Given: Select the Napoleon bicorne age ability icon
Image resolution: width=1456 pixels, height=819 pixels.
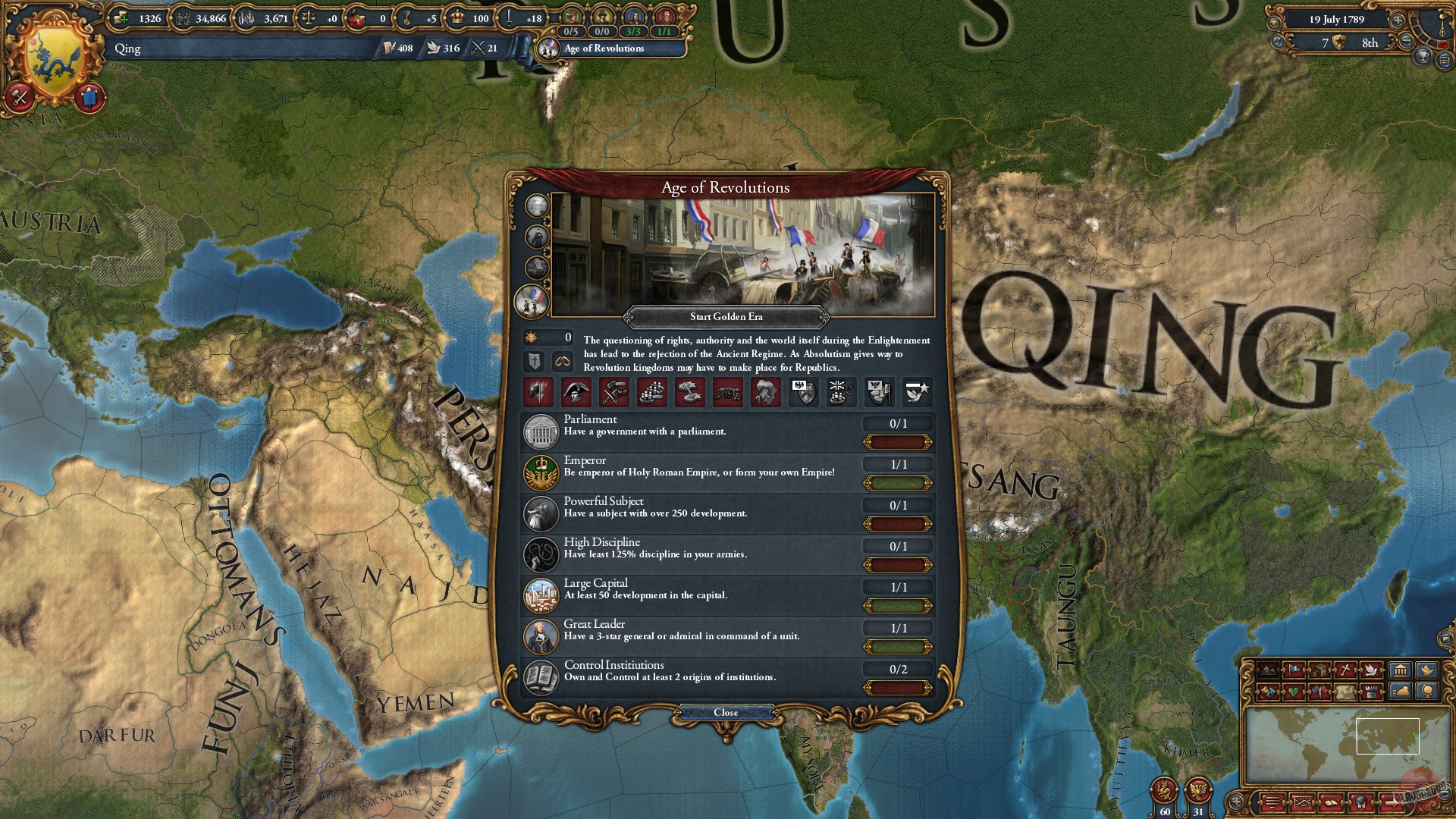Looking at the screenshot, I should (575, 392).
